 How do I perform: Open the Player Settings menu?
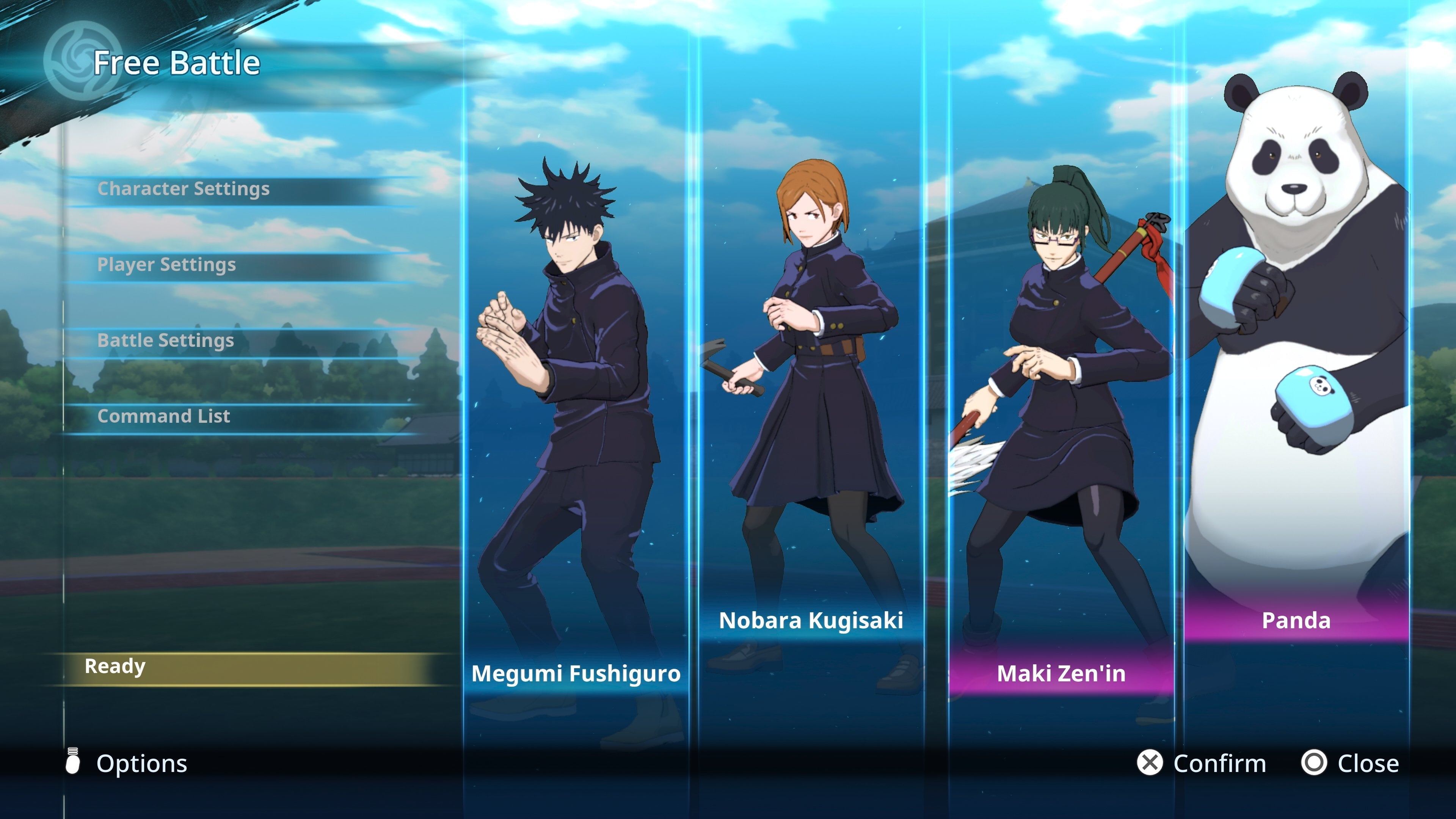point(167,265)
